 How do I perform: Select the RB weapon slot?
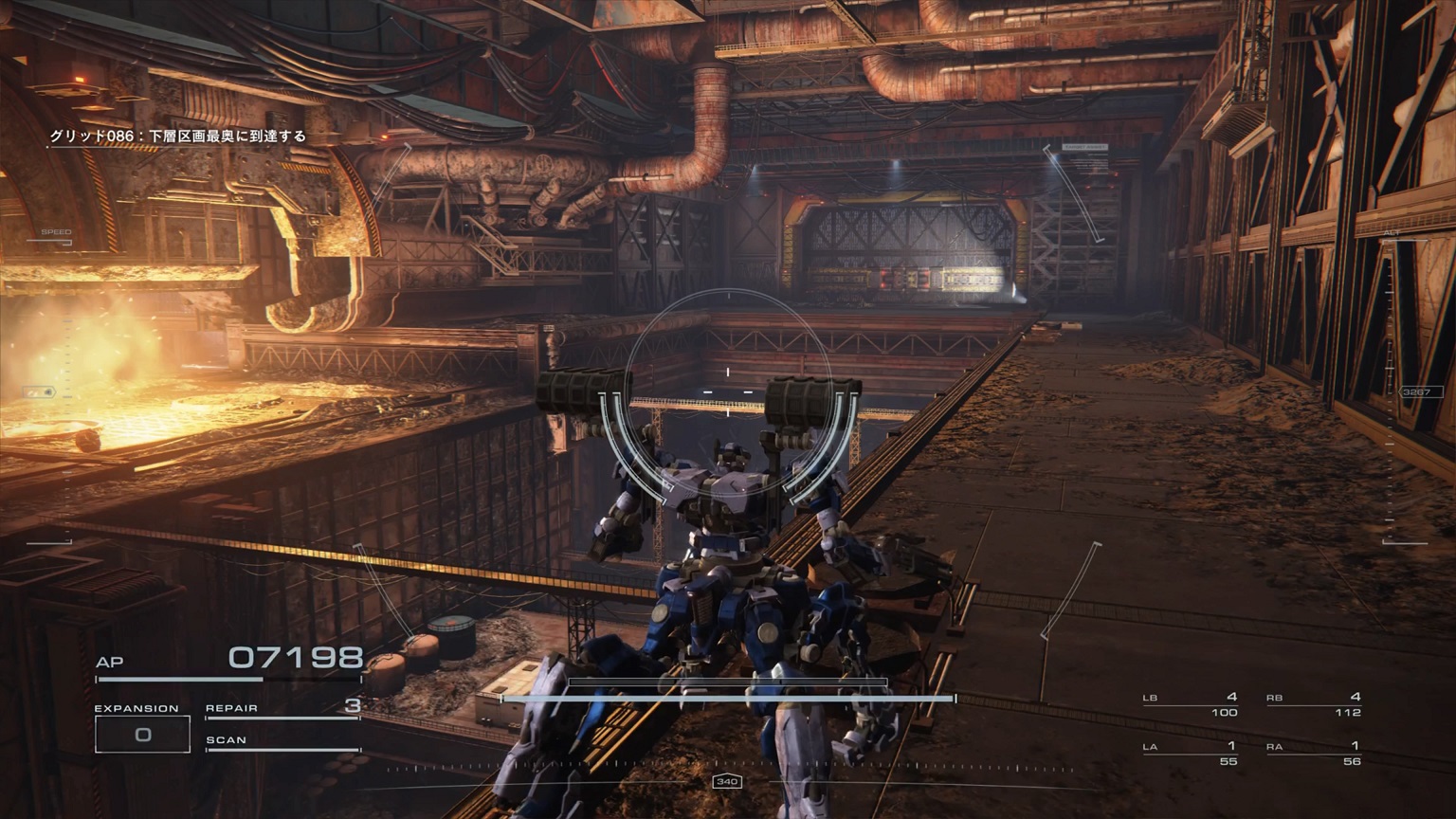[1314, 704]
